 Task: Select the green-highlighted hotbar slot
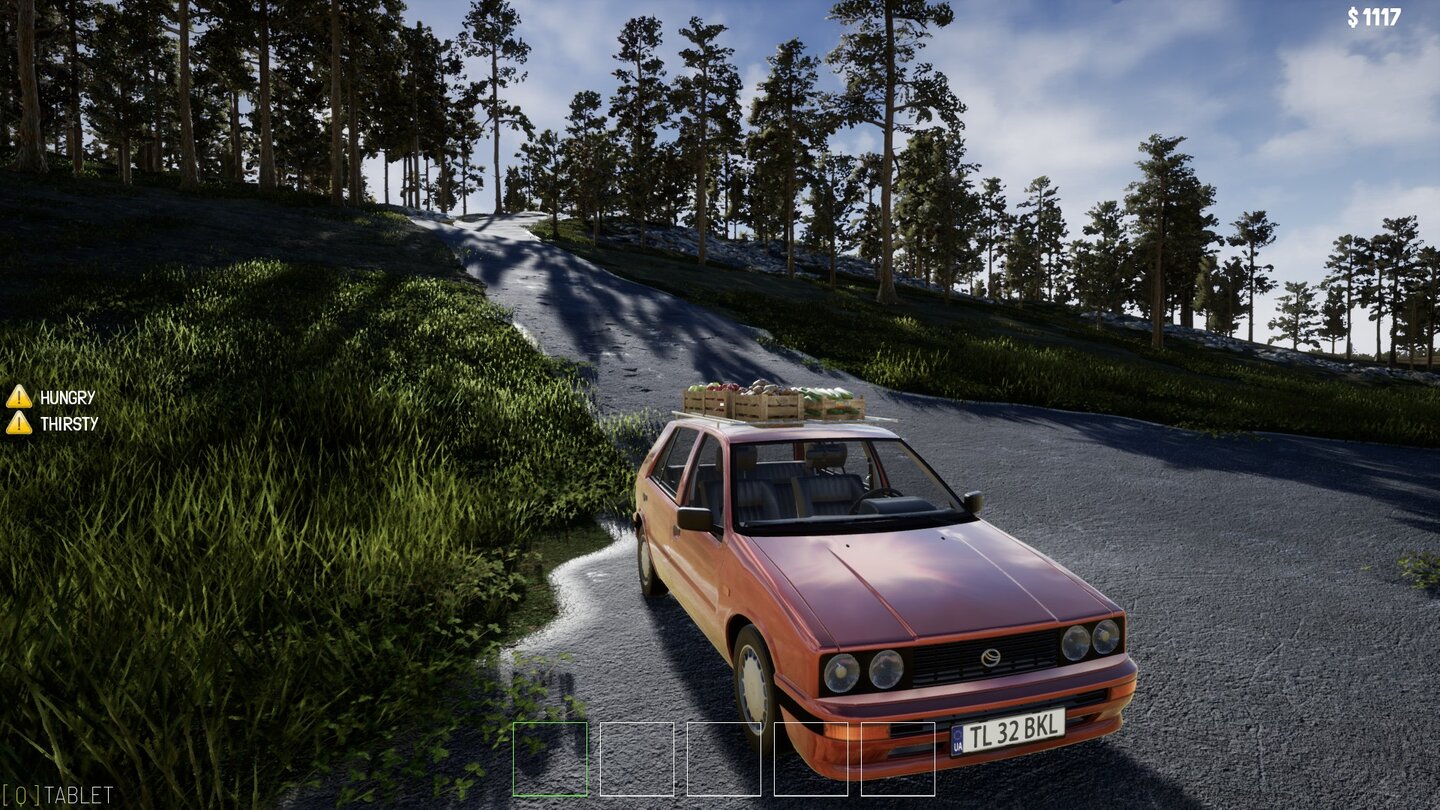click(x=550, y=759)
